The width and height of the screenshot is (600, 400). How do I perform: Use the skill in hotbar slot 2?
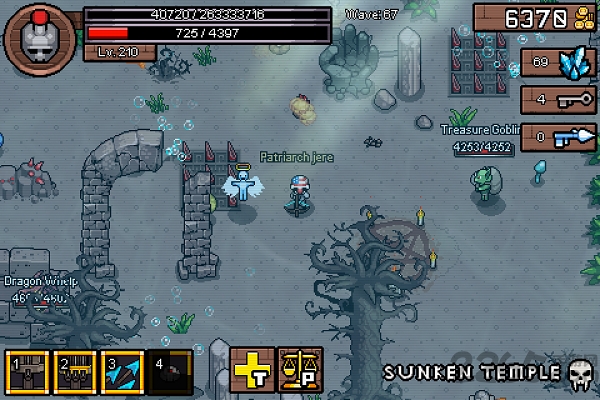point(76,371)
